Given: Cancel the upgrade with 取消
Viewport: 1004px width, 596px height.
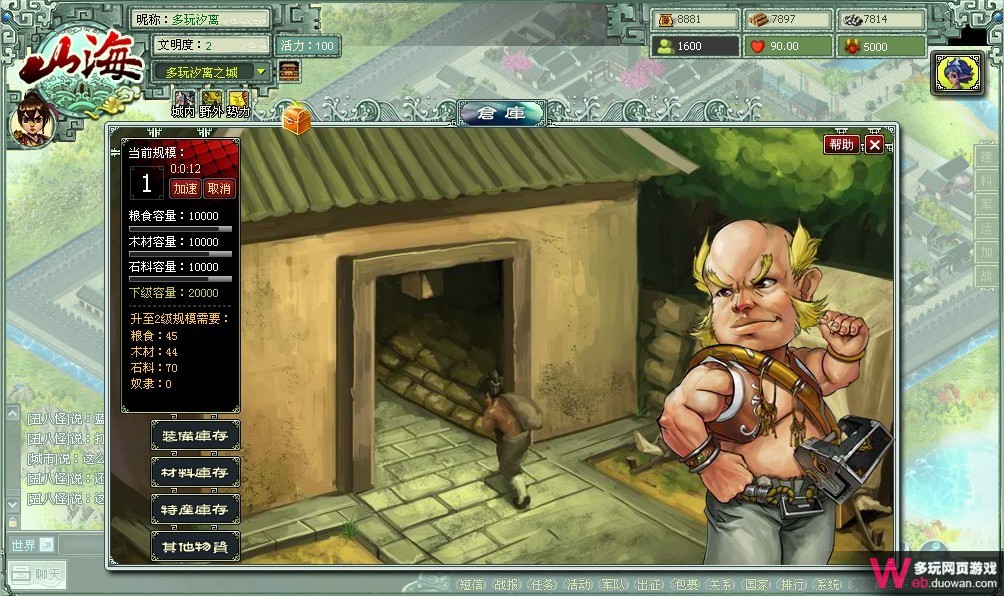Looking at the screenshot, I should click(x=219, y=188).
